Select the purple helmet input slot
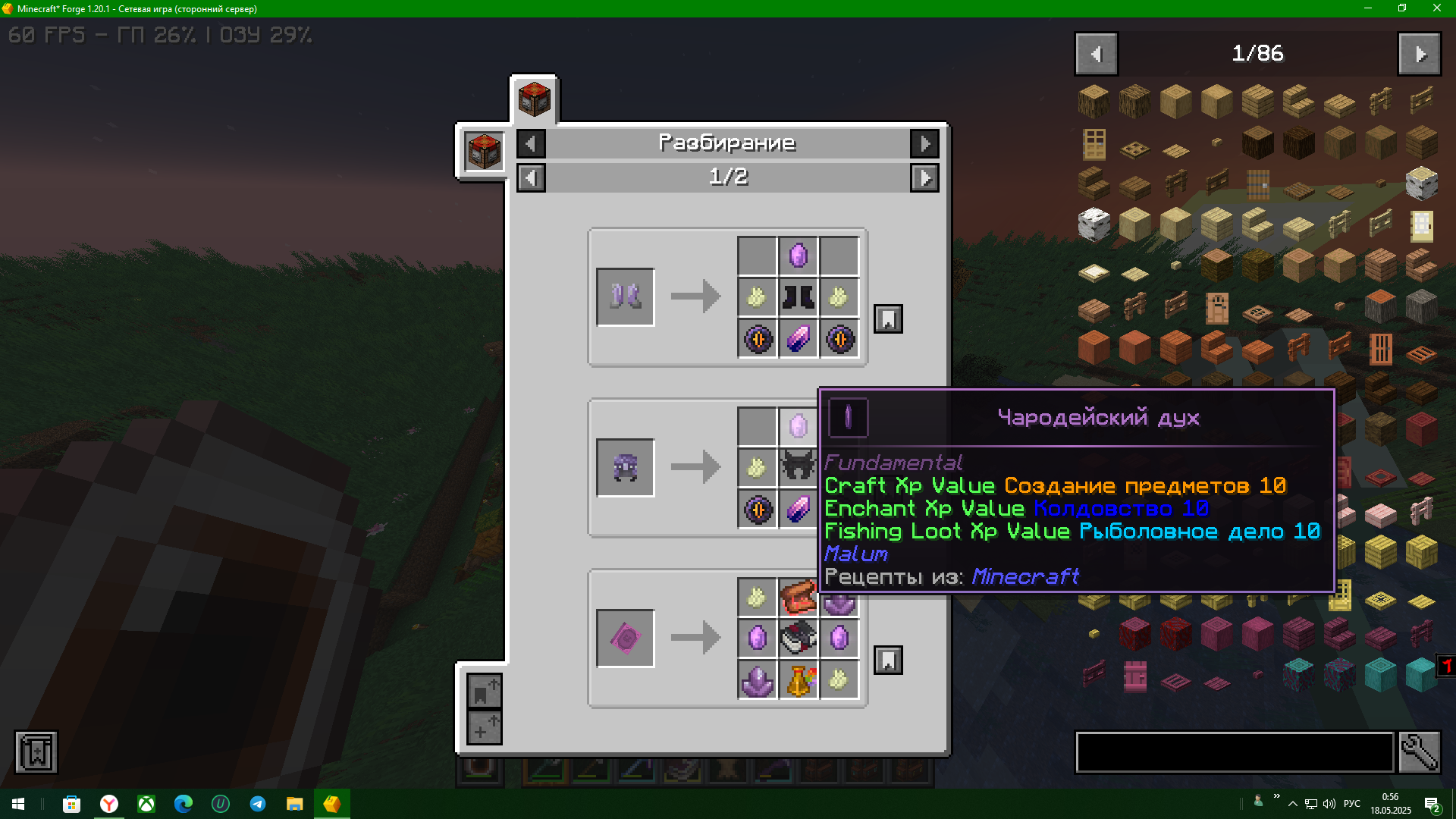 (626, 467)
